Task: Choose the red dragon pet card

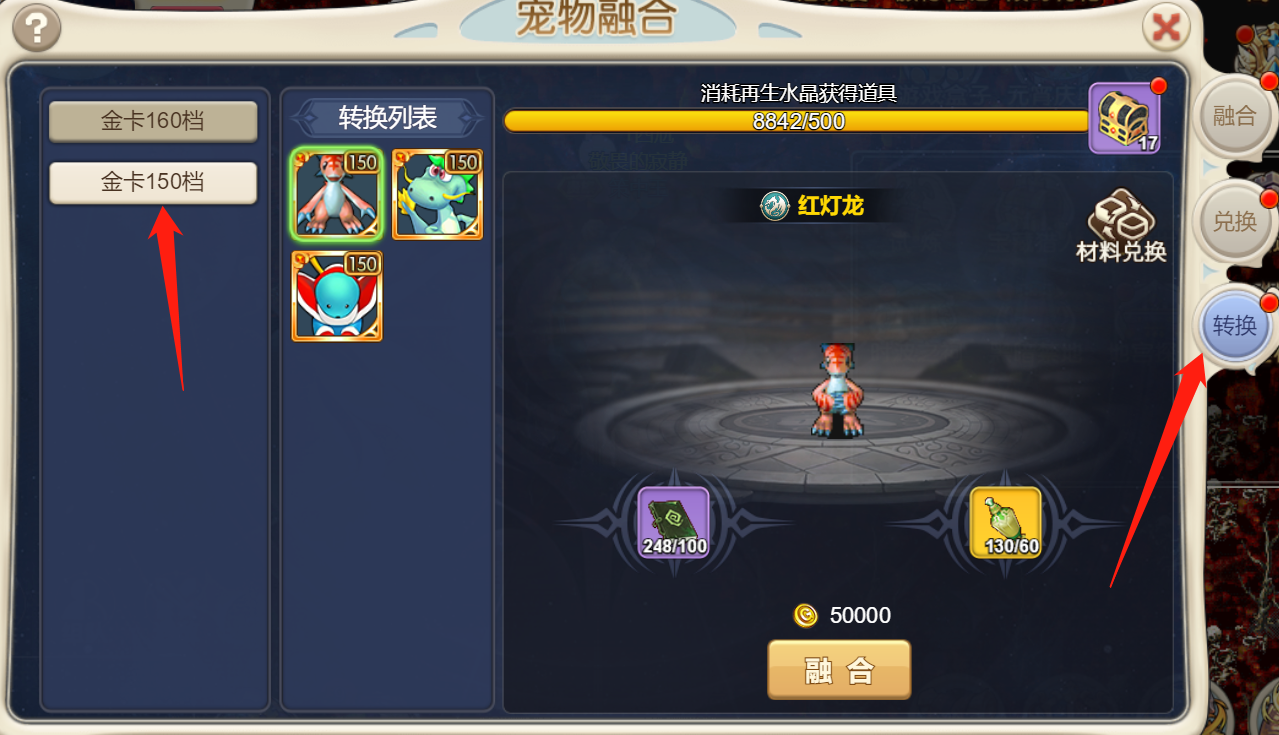Action: [336, 195]
